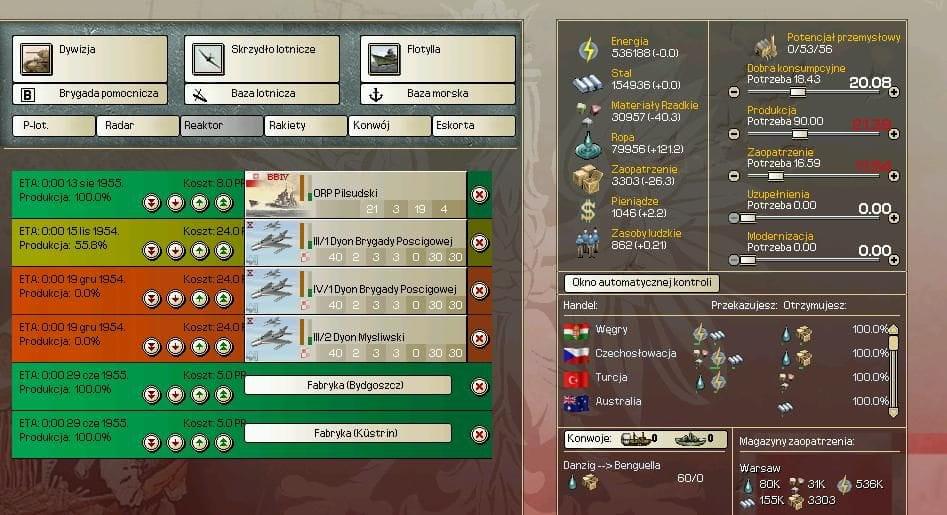This screenshot has height=515, width=947.
Task: Open the Skrzydło lotnicze production option
Action: (261, 58)
